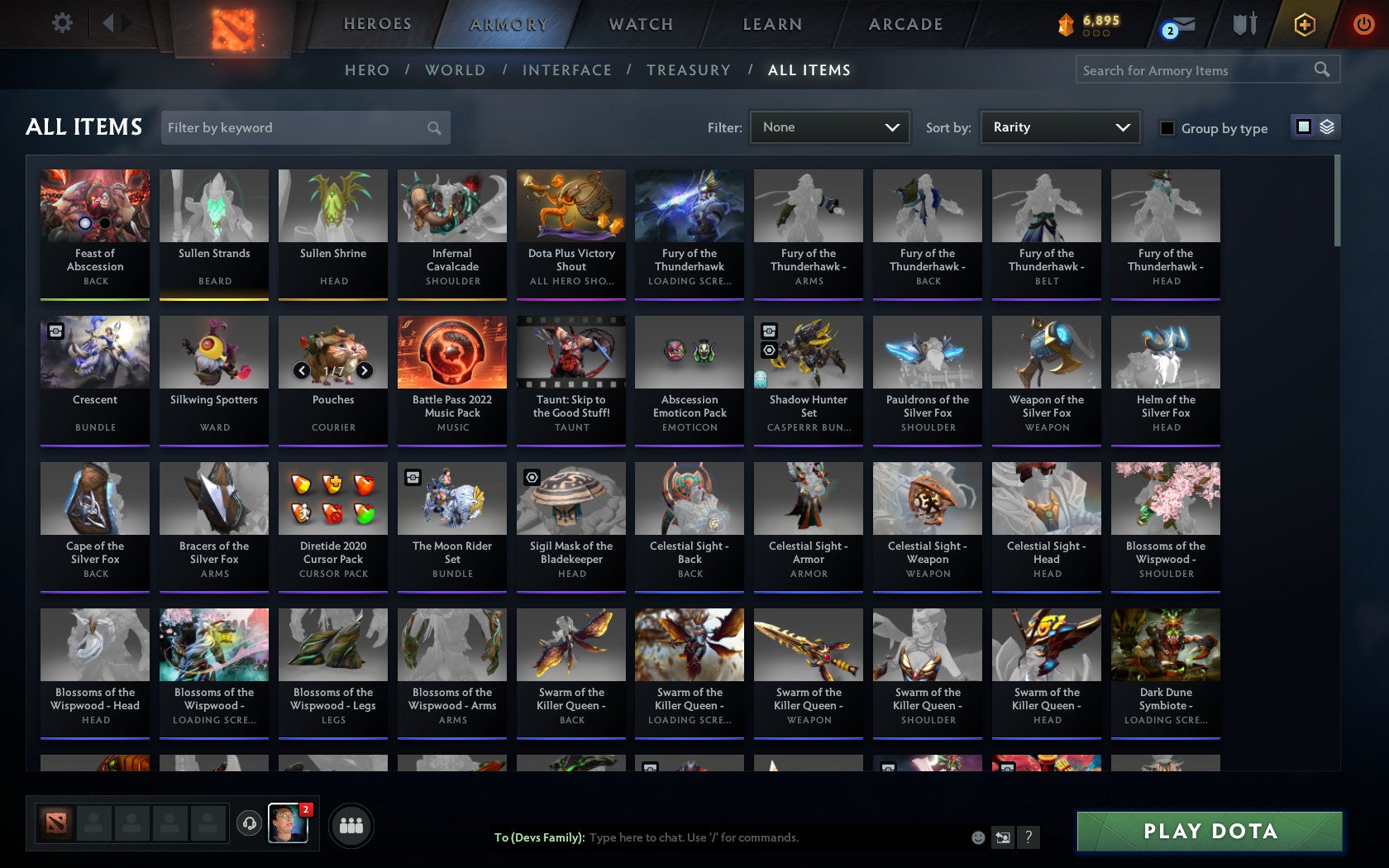Open the Filter dropdown set to None
This screenshot has height=868, width=1389.
(x=829, y=127)
